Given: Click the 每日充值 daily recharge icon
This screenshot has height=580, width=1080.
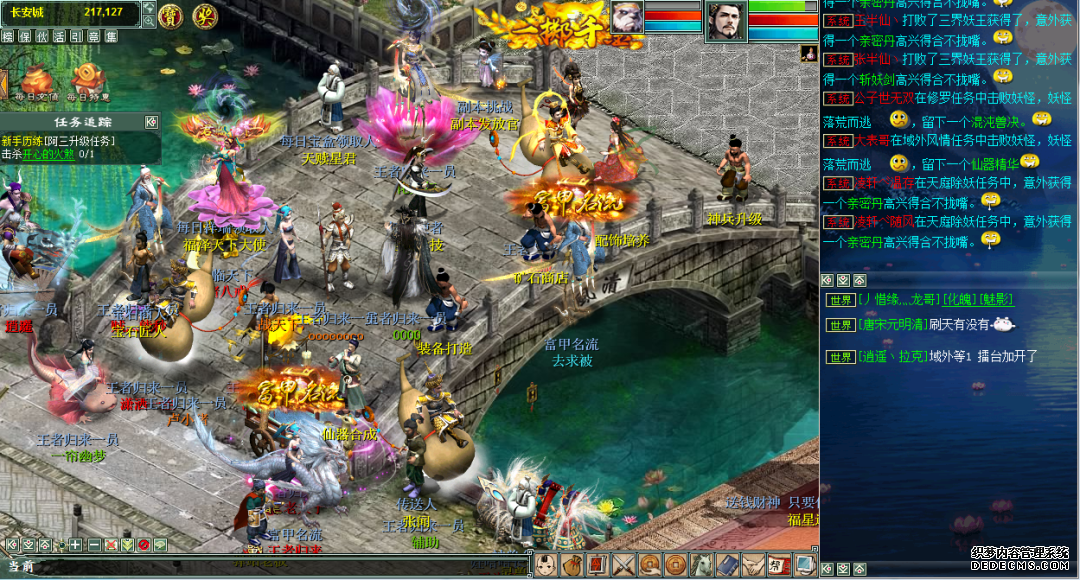Looking at the screenshot, I should pyautogui.click(x=37, y=82).
